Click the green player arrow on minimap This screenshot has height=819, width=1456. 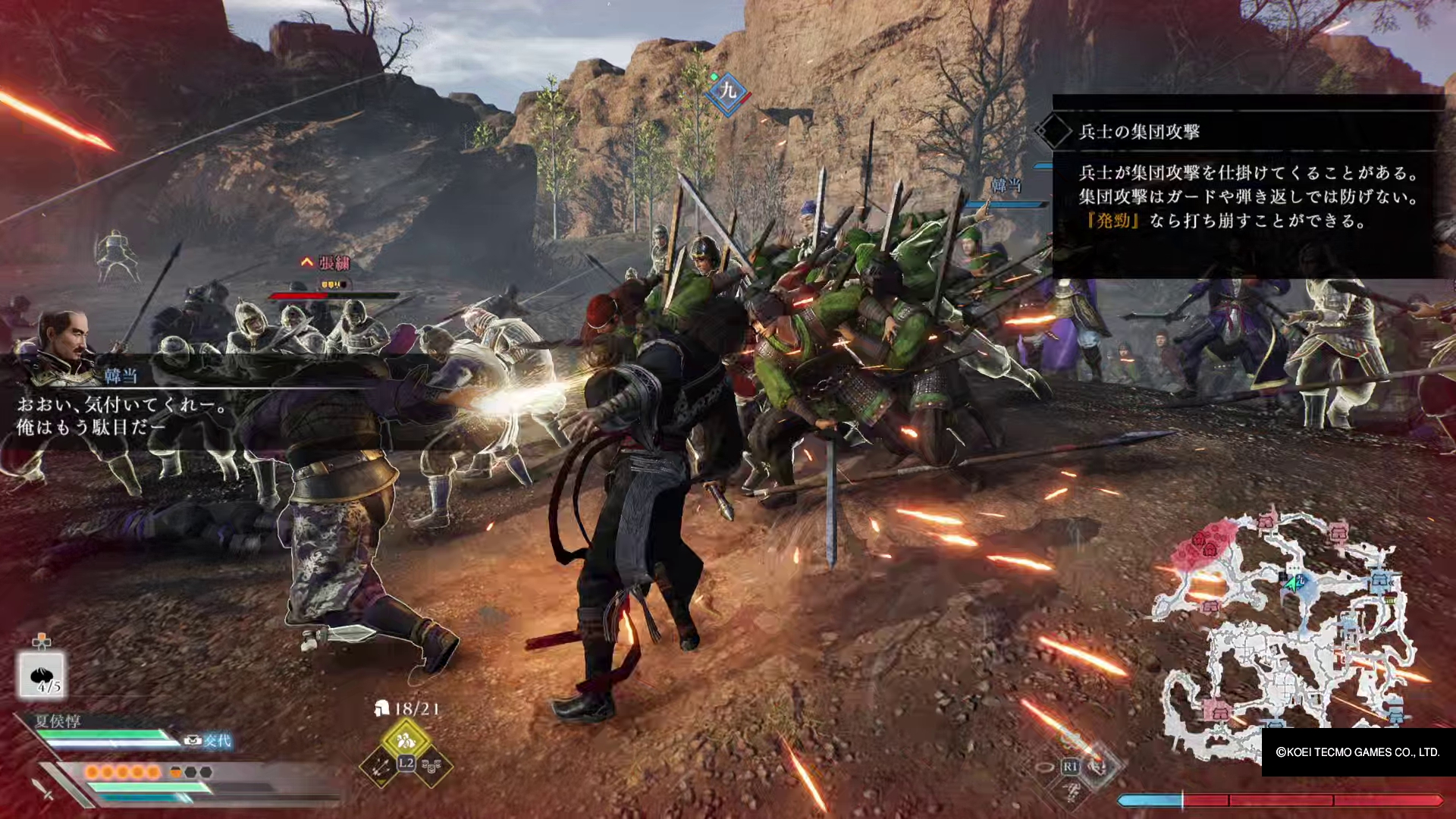(1291, 584)
